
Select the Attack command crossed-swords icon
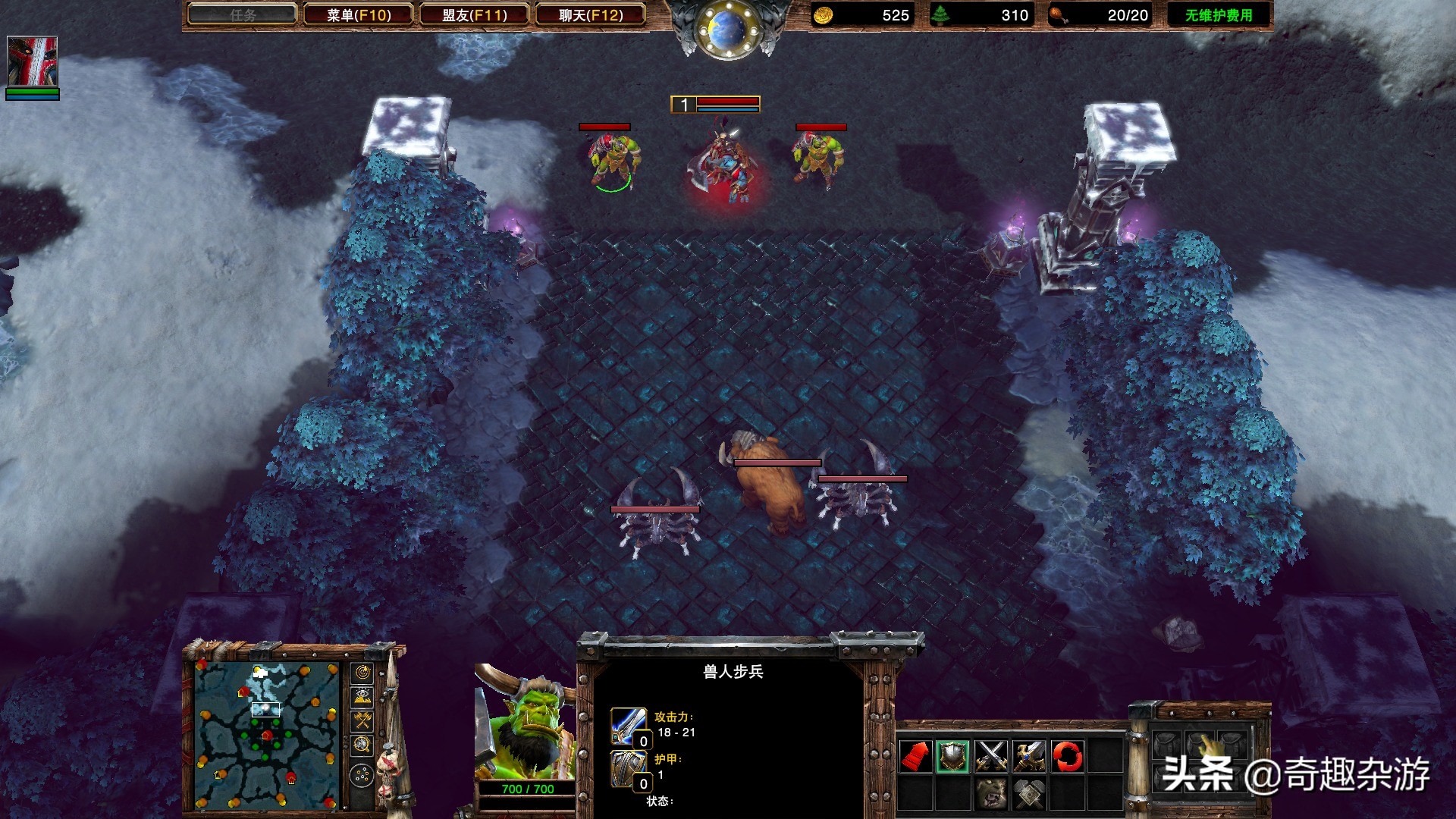991,757
